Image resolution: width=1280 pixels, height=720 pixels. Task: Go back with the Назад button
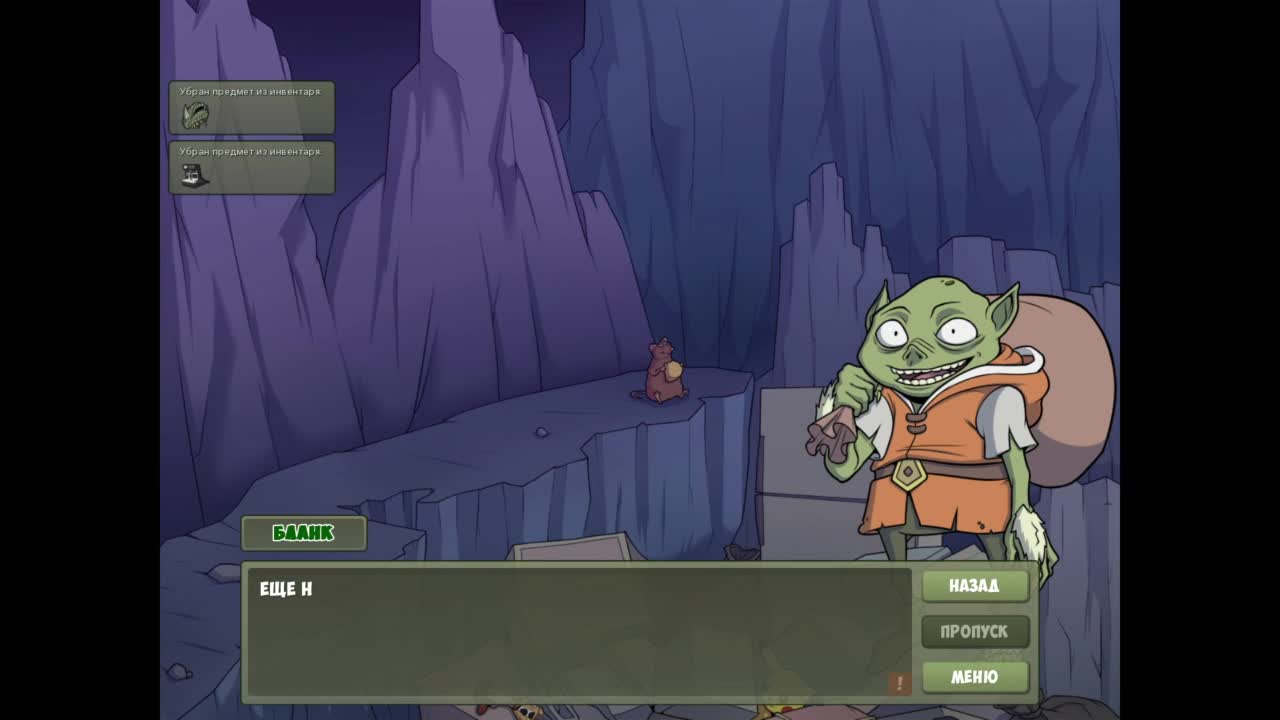click(974, 586)
